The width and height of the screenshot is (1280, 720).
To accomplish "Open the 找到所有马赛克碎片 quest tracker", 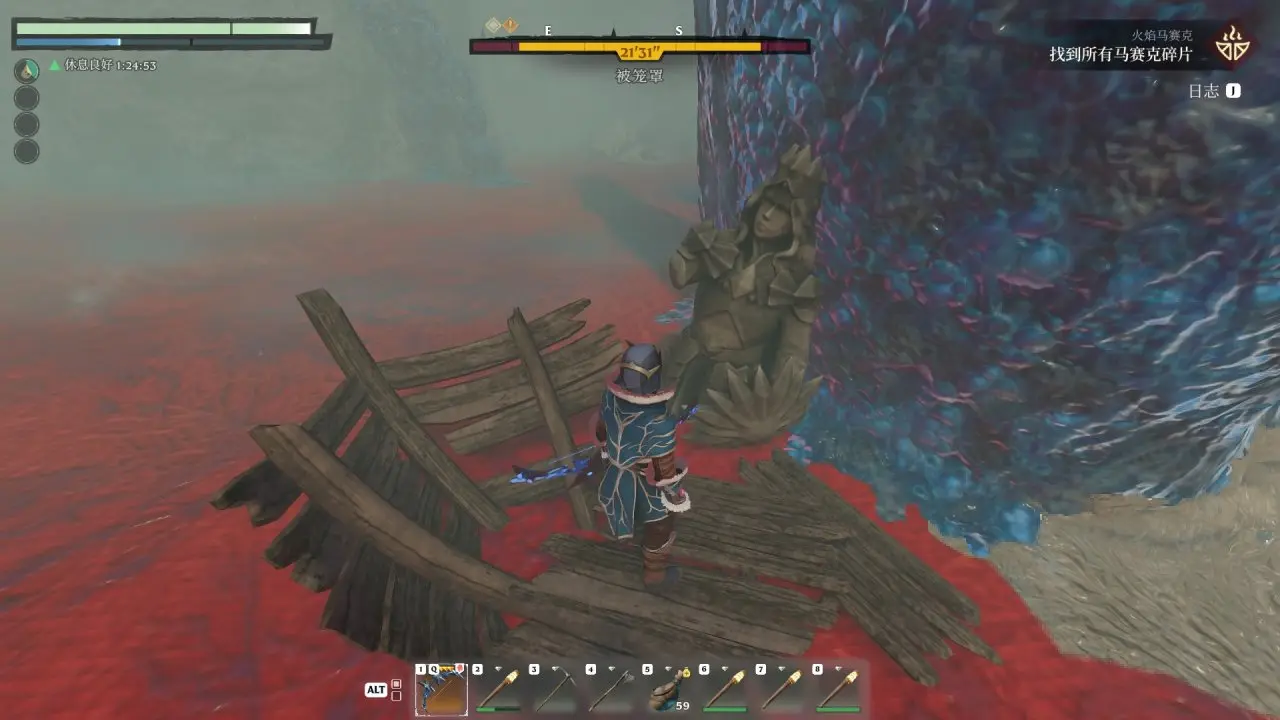I will click(x=1120, y=55).
